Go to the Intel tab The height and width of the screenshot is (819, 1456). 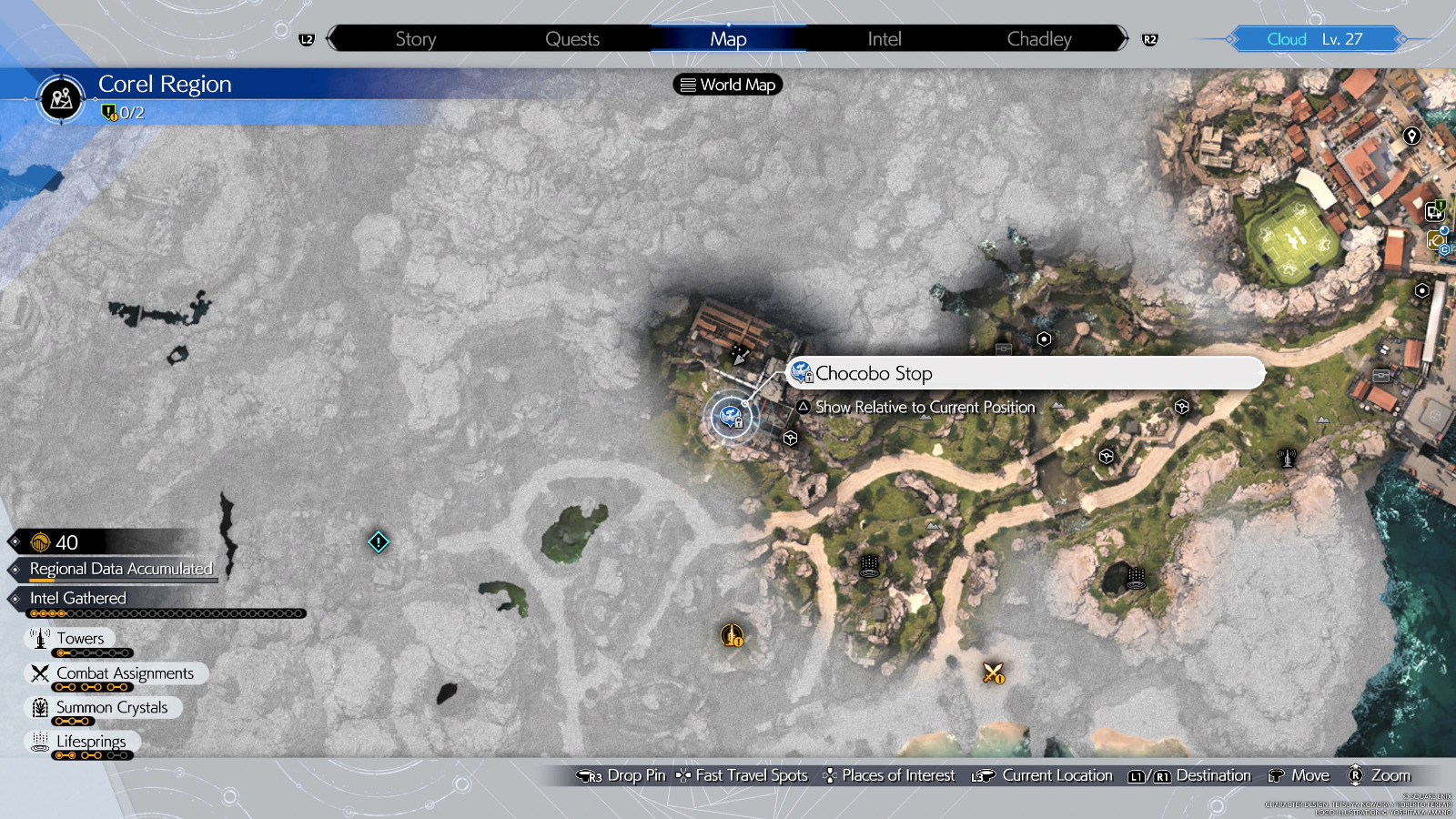pyautogui.click(x=884, y=39)
